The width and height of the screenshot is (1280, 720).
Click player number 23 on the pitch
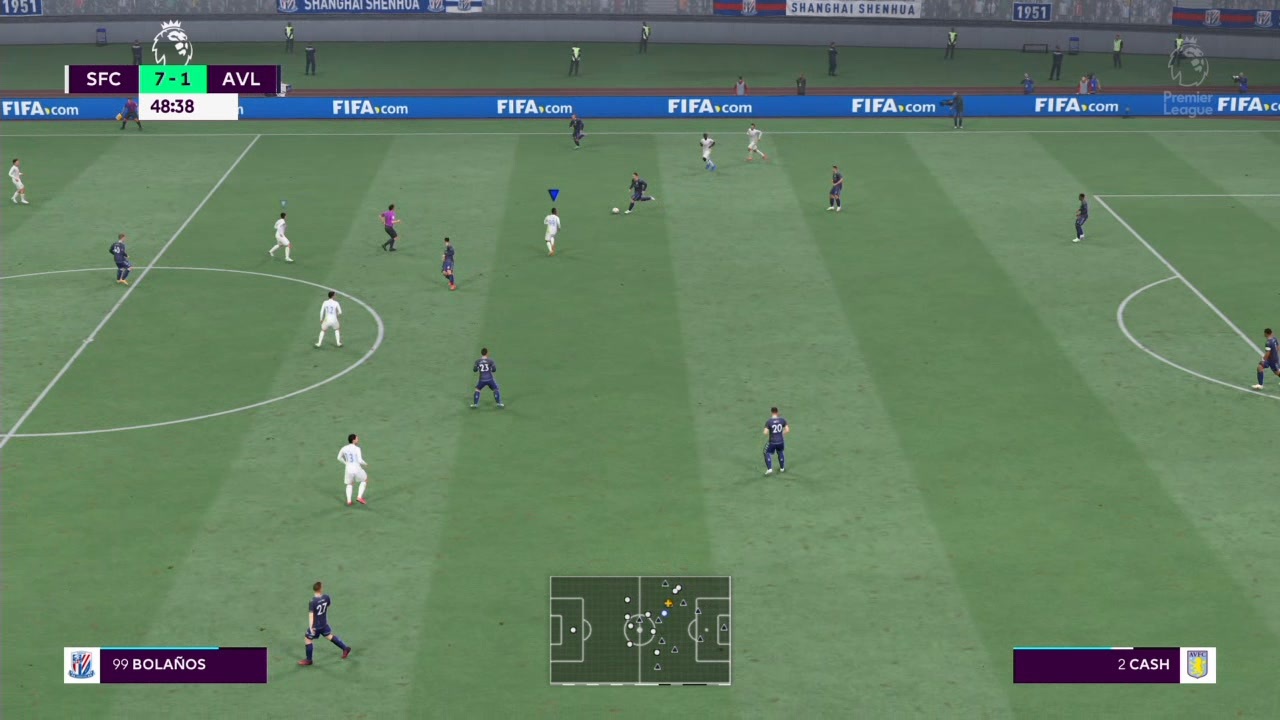[x=483, y=375]
